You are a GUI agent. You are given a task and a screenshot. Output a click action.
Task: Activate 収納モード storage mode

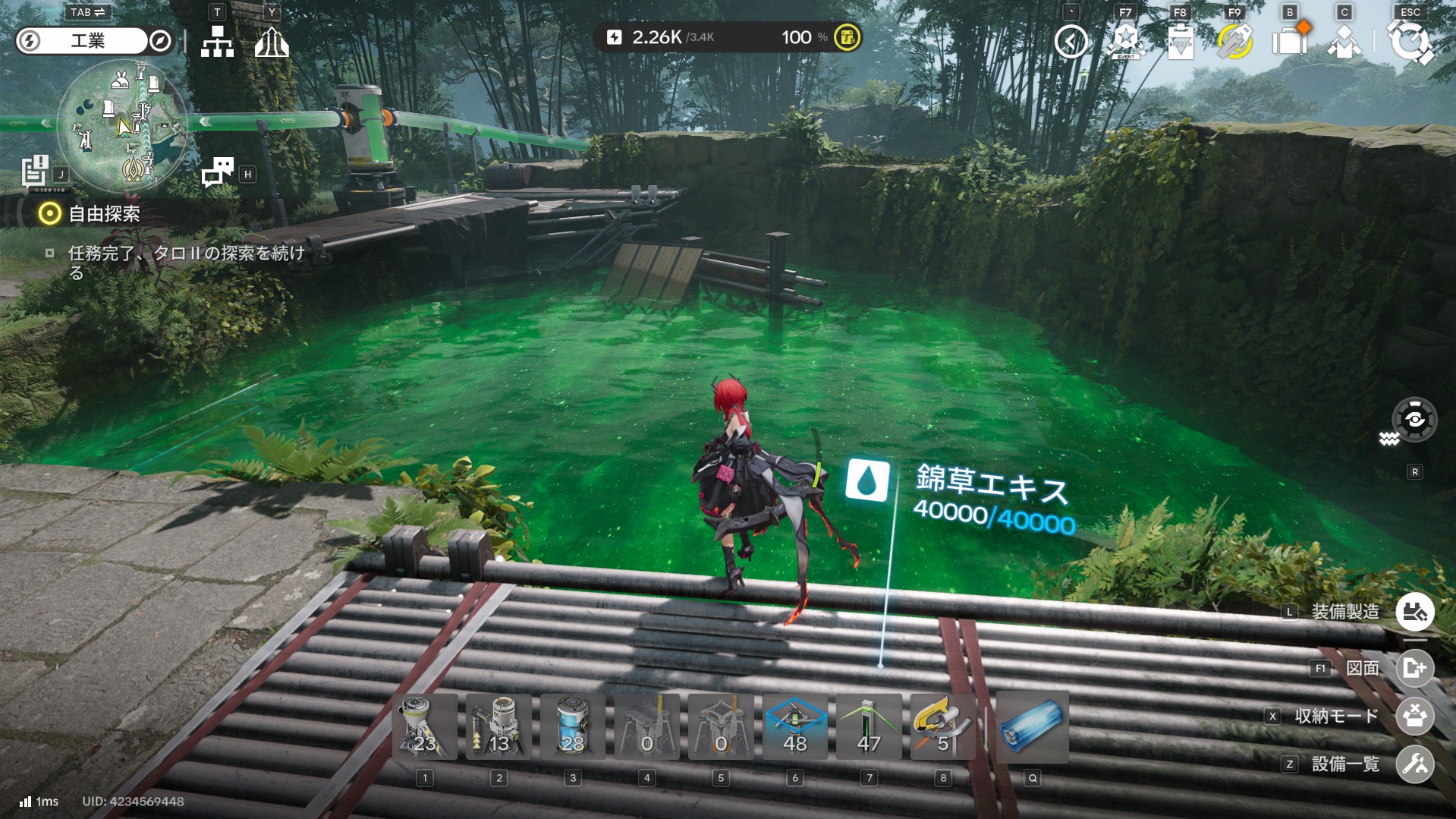[x=1414, y=716]
